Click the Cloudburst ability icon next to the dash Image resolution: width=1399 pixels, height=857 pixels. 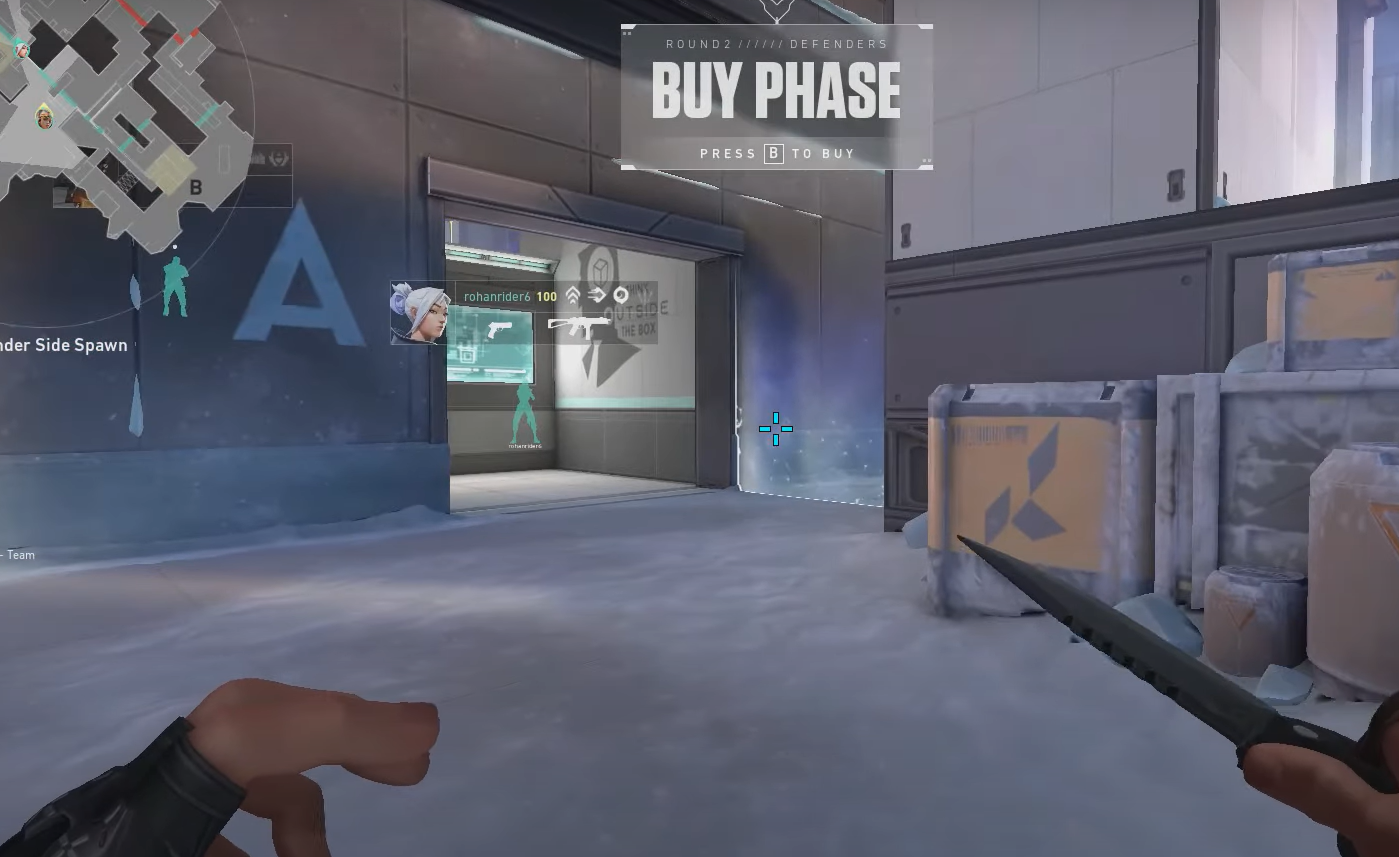621,296
